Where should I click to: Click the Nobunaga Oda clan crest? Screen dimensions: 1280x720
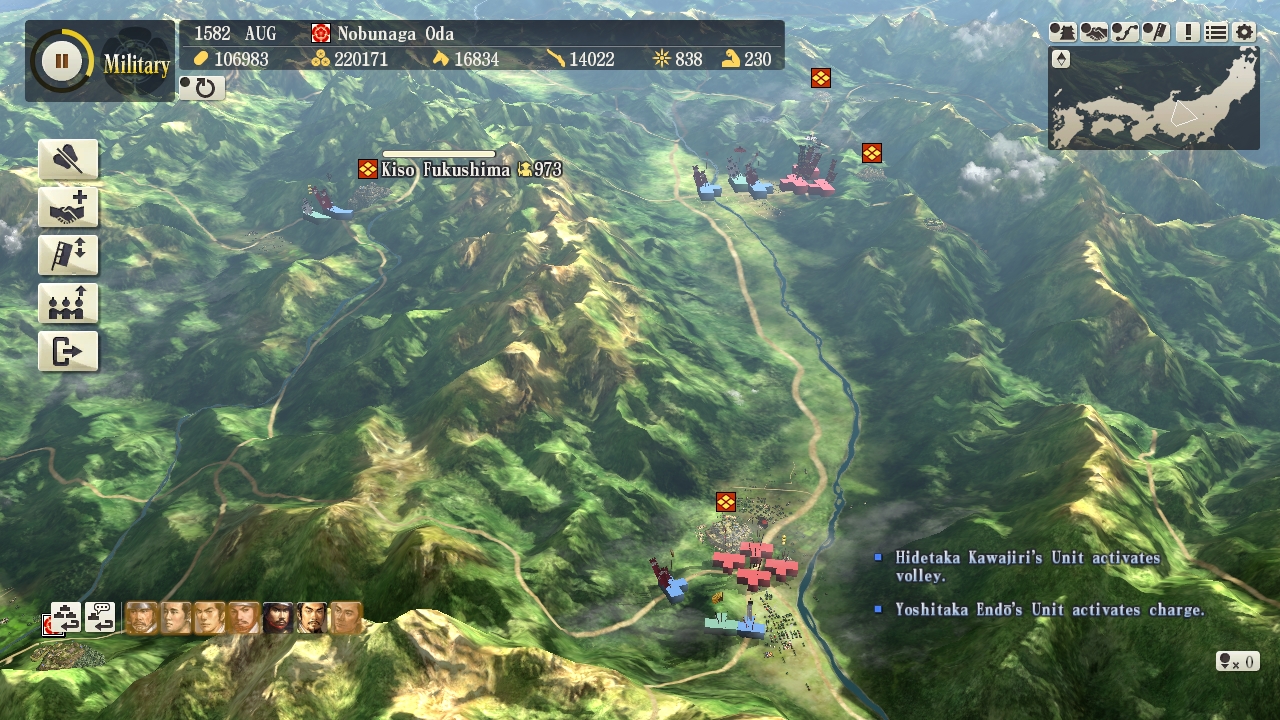pyautogui.click(x=320, y=33)
